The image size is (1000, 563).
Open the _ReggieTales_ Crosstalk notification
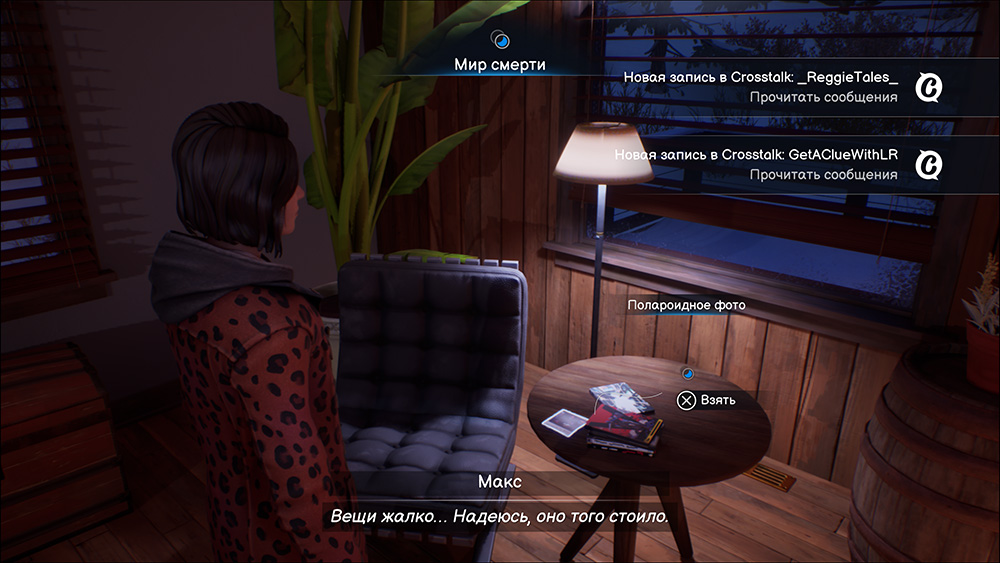point(760,87)
